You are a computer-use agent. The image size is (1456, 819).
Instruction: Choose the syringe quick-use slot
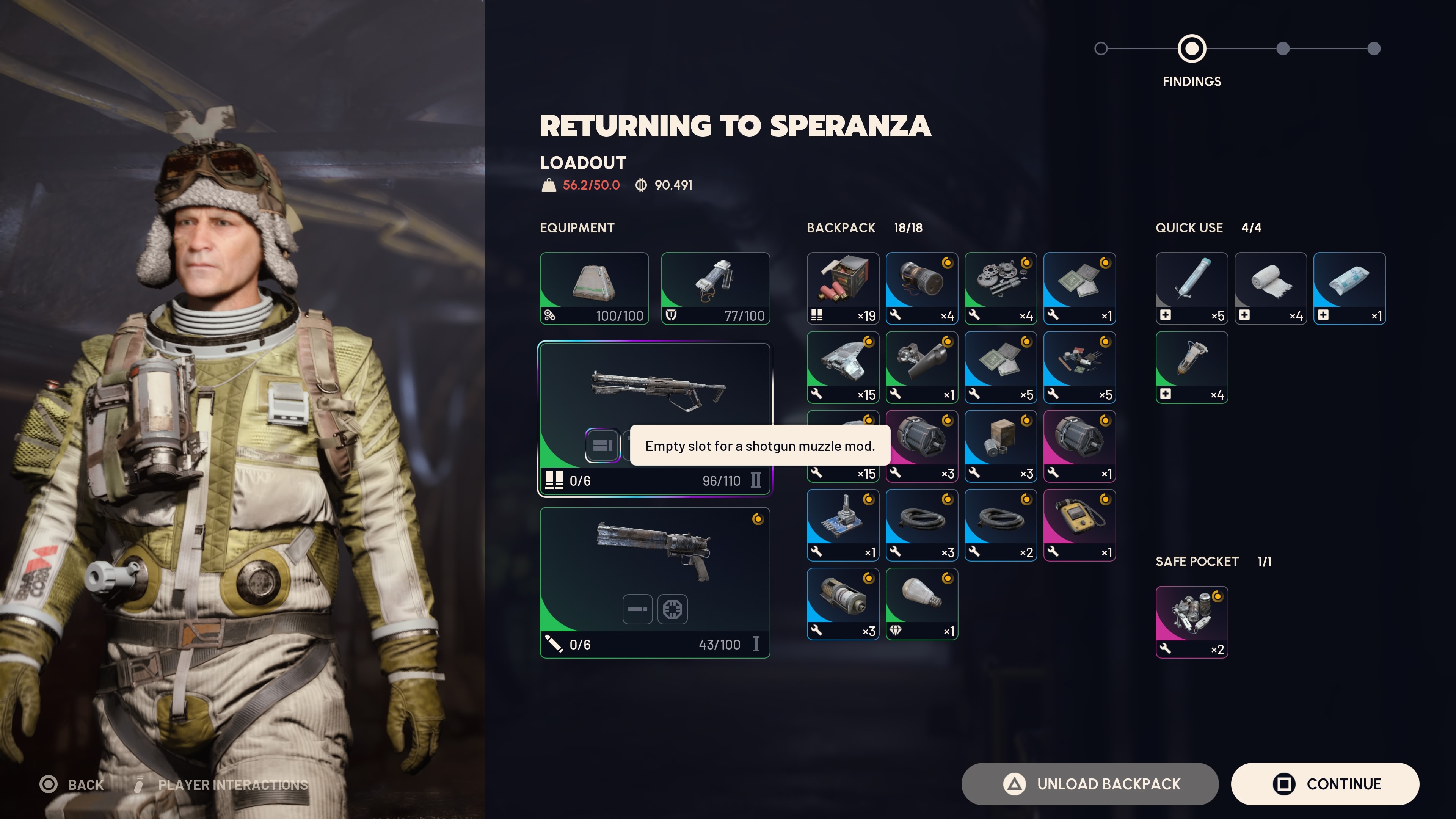[x=1191, y=288]
